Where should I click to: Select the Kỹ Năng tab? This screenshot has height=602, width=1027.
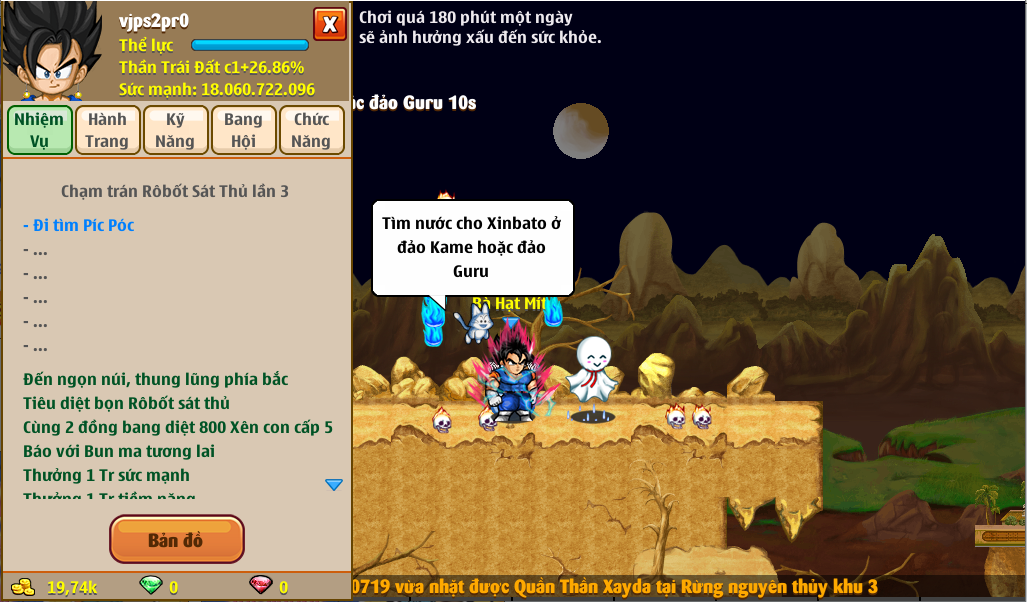pos(175,130)
